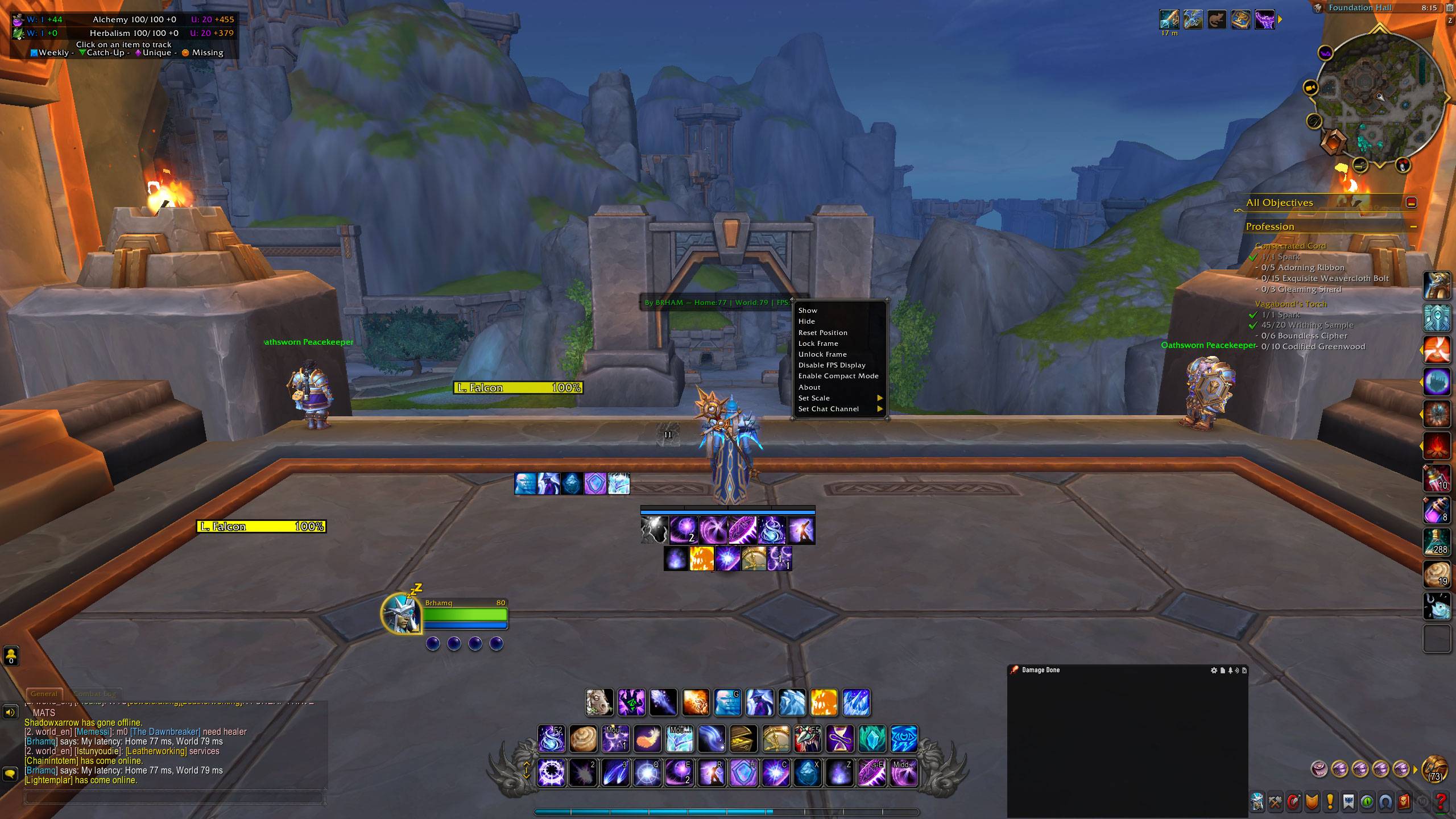Collapse the Profession objectives section

click(x=1413, y=227)
